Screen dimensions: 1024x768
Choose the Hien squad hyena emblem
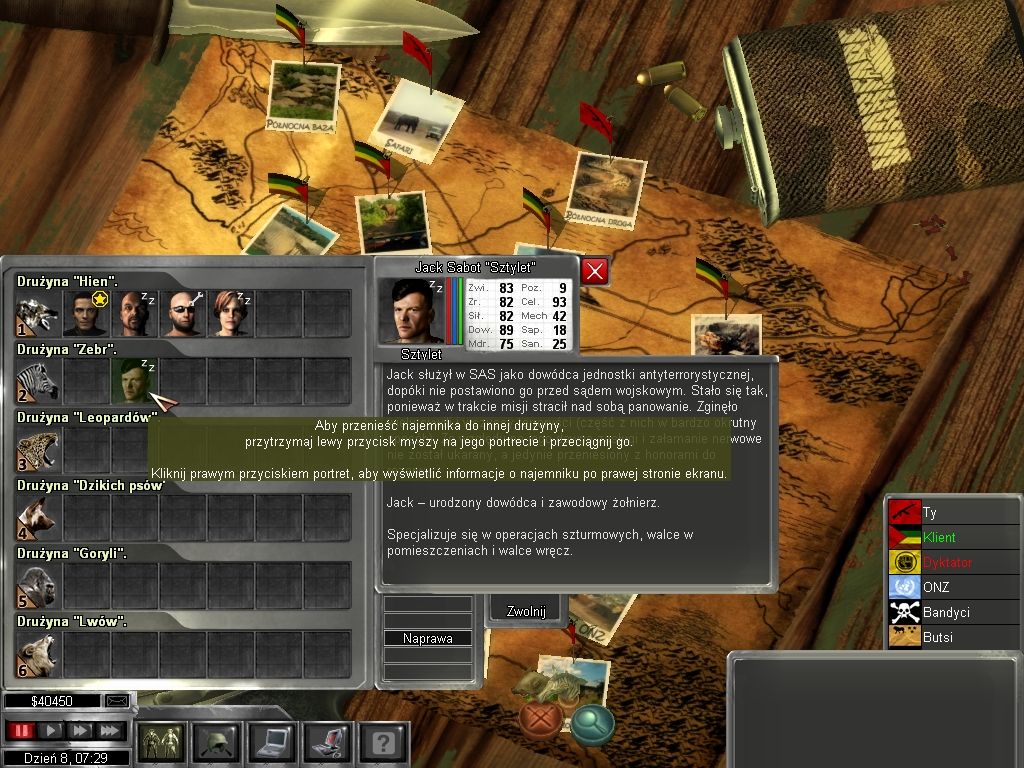point(36,315)
